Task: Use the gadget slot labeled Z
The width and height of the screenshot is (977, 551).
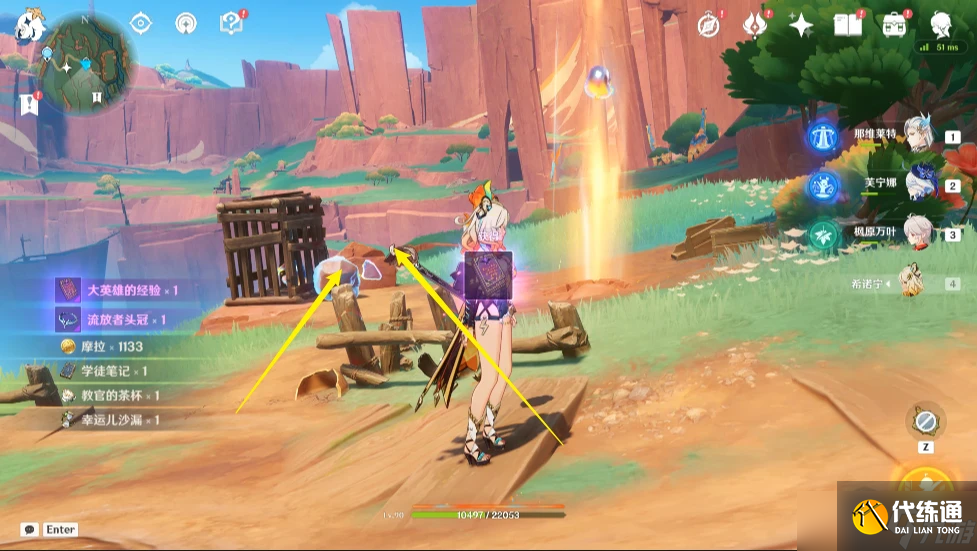Action: [x=926, y=420]
